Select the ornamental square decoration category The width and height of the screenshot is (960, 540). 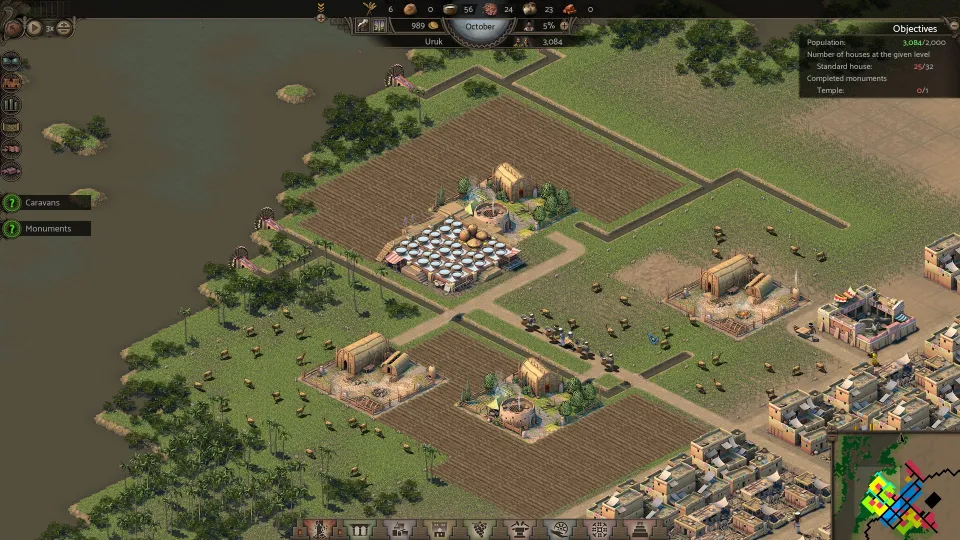click(599, 530)
